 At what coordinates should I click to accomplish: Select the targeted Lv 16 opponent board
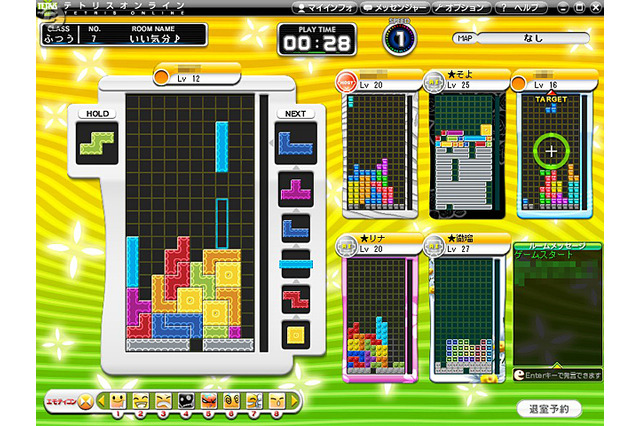click(x=553, y=152)
